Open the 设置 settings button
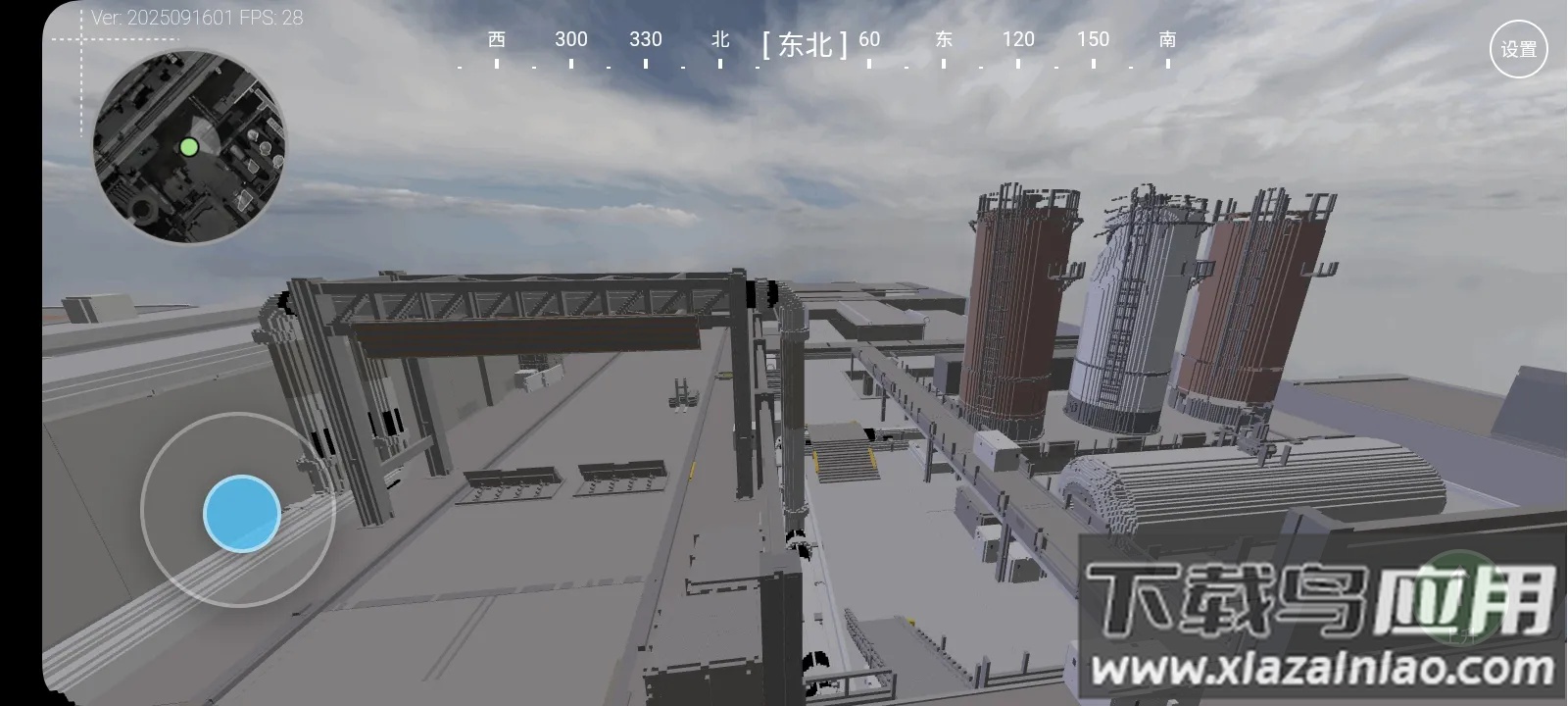The image size is (1568, 706). point(1518,49)
